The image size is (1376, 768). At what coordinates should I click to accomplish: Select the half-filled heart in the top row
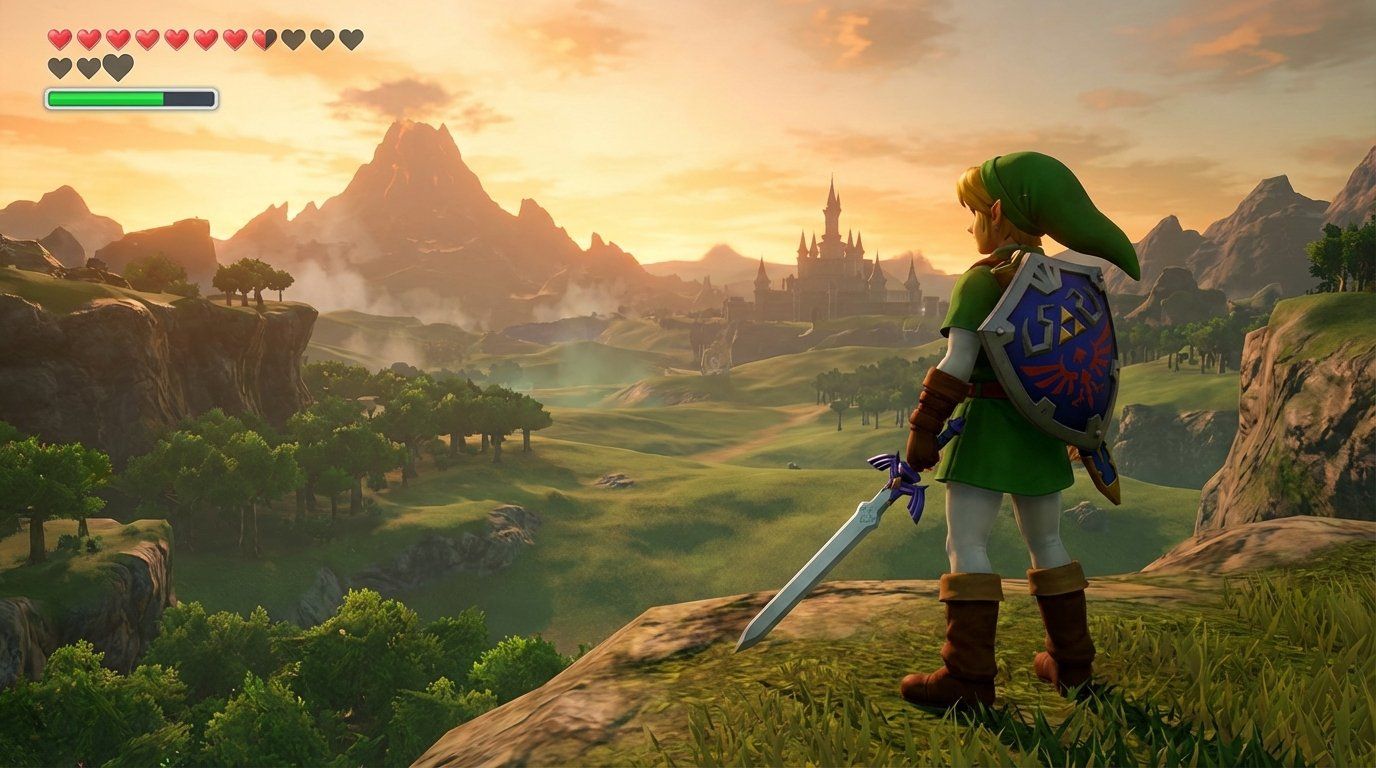(262, 38)
